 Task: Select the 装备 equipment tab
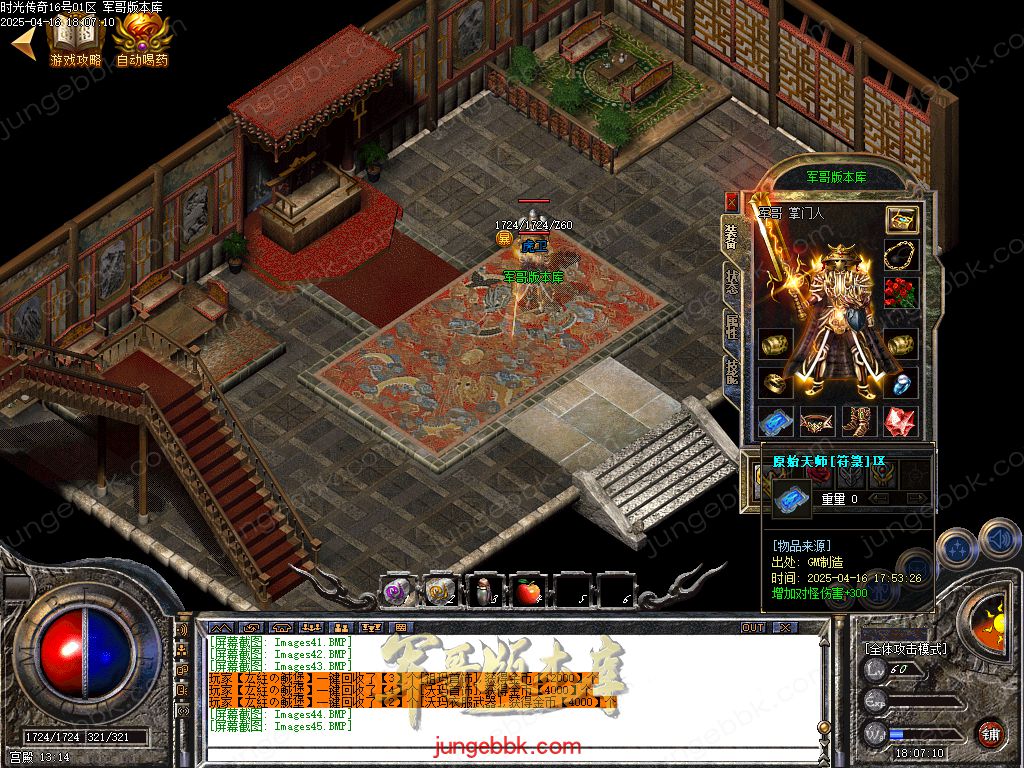coord(732,238)
